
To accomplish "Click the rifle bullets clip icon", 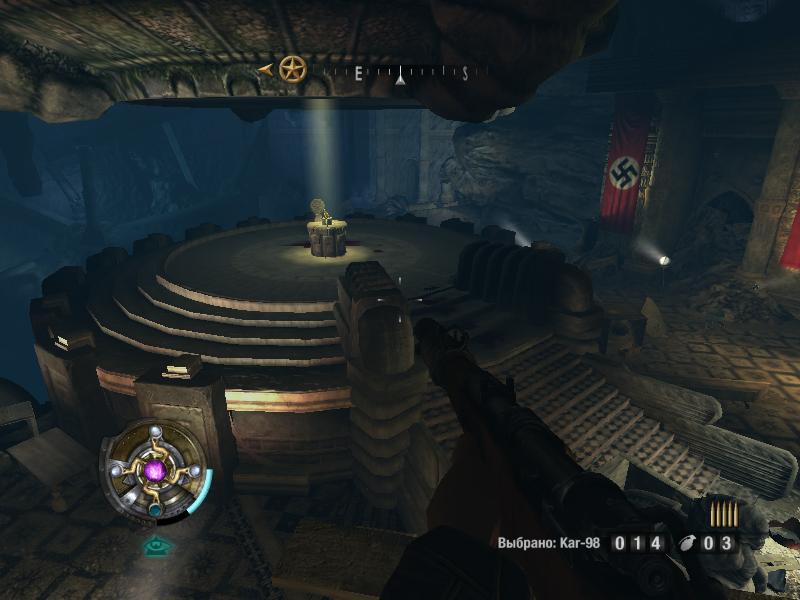I will [724, 515].
